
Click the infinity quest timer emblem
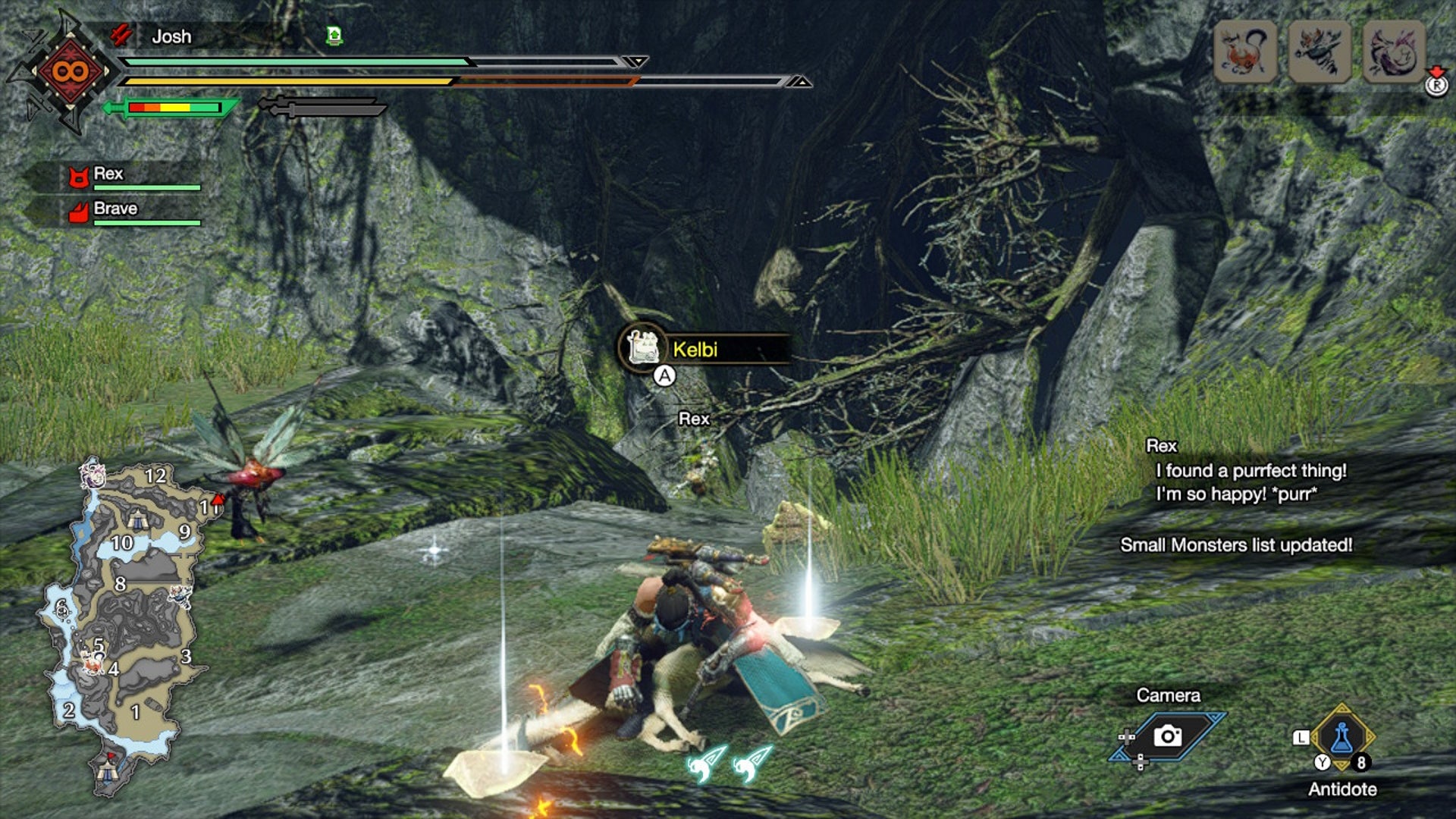(x=70, y=72)
